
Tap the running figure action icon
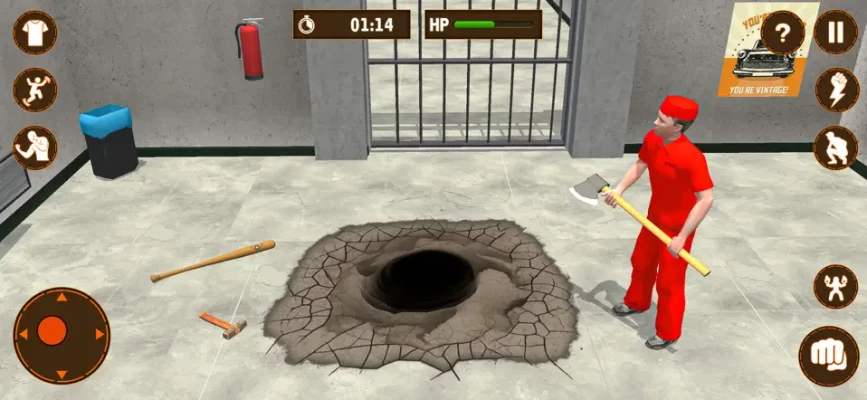[35, 90]
